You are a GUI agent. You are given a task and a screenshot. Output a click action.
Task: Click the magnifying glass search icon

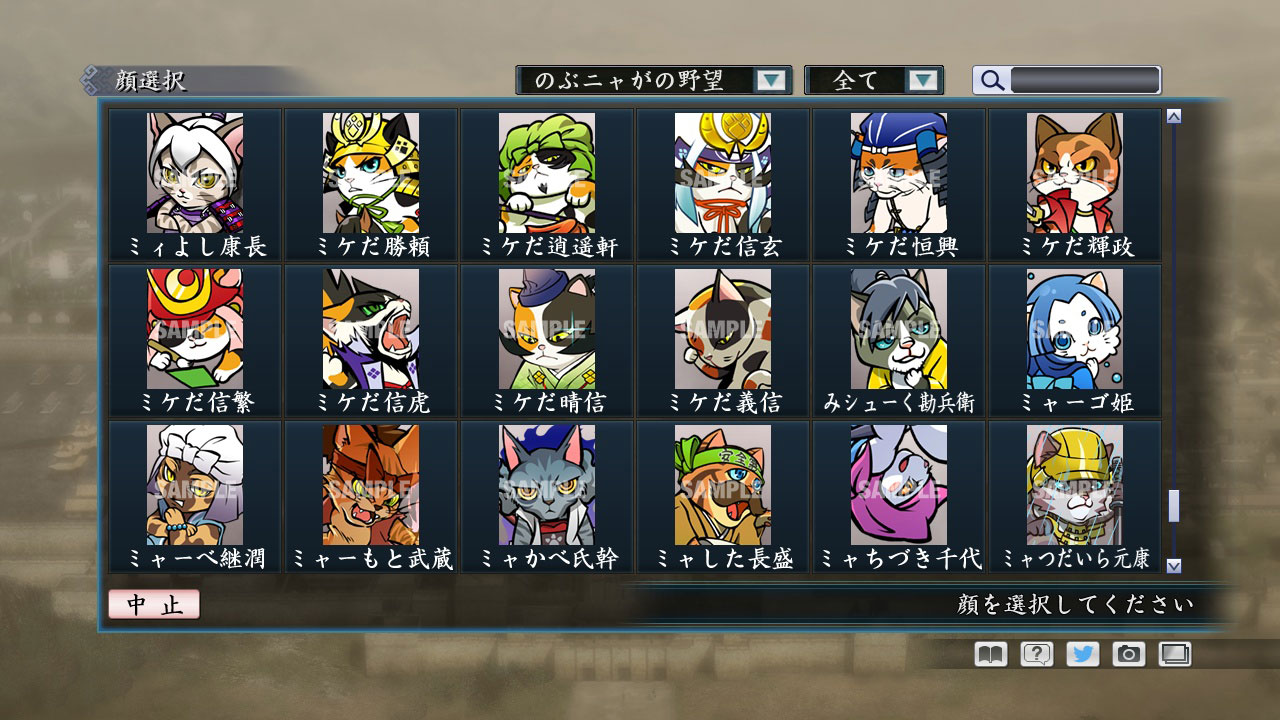point(991,80)
